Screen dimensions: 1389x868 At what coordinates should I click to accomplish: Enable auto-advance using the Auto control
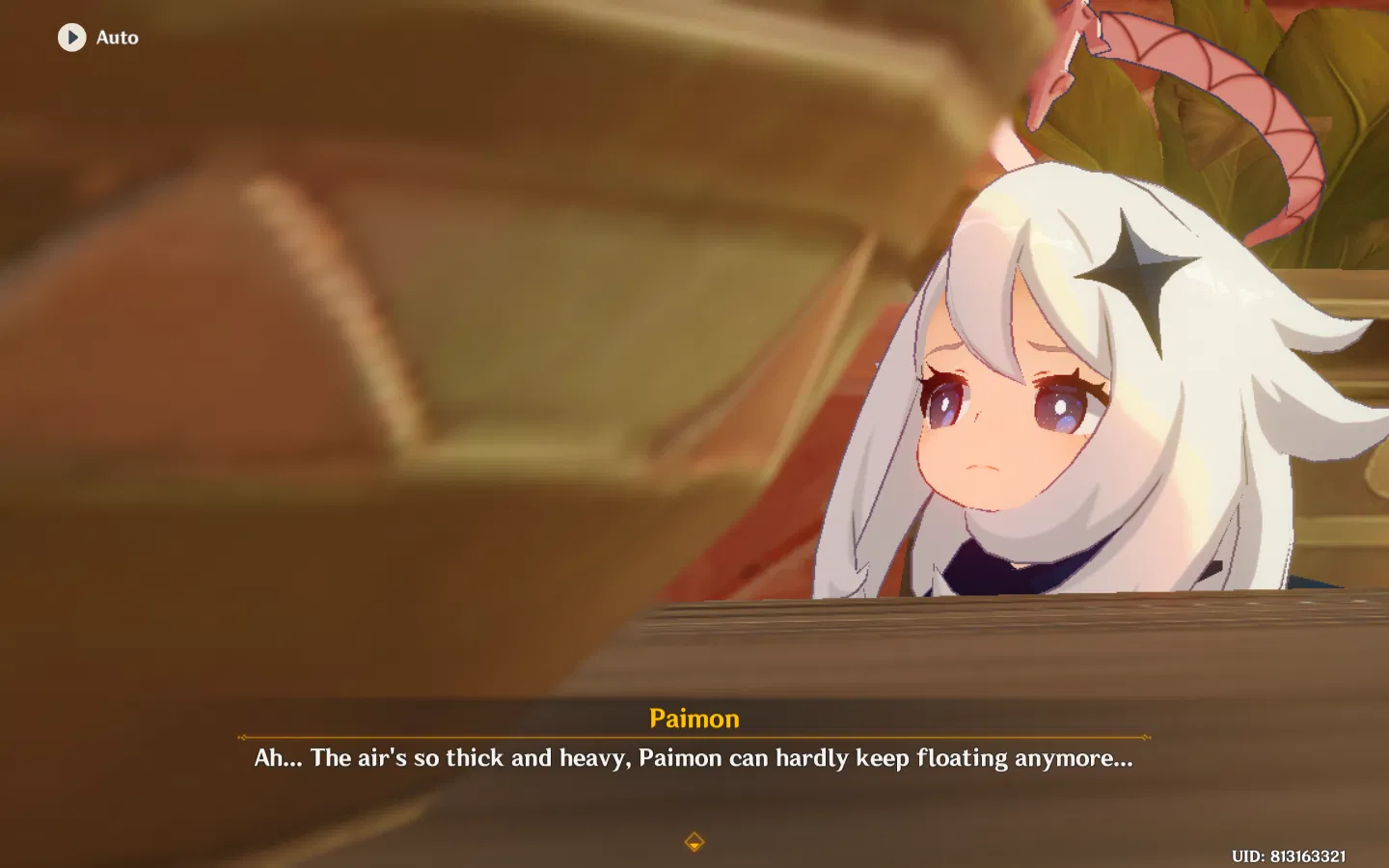pos(96,37)
